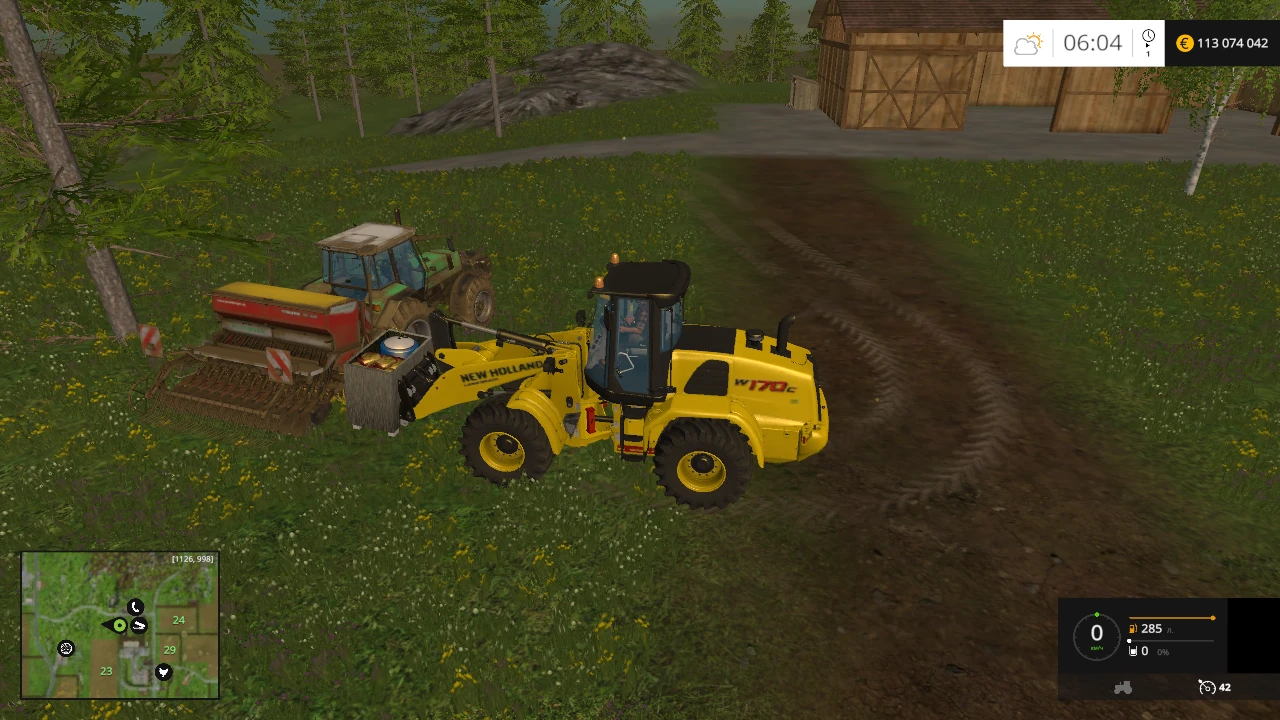
Task: Click the coordinates label reading 1126, 998
Action: (192, 559)
